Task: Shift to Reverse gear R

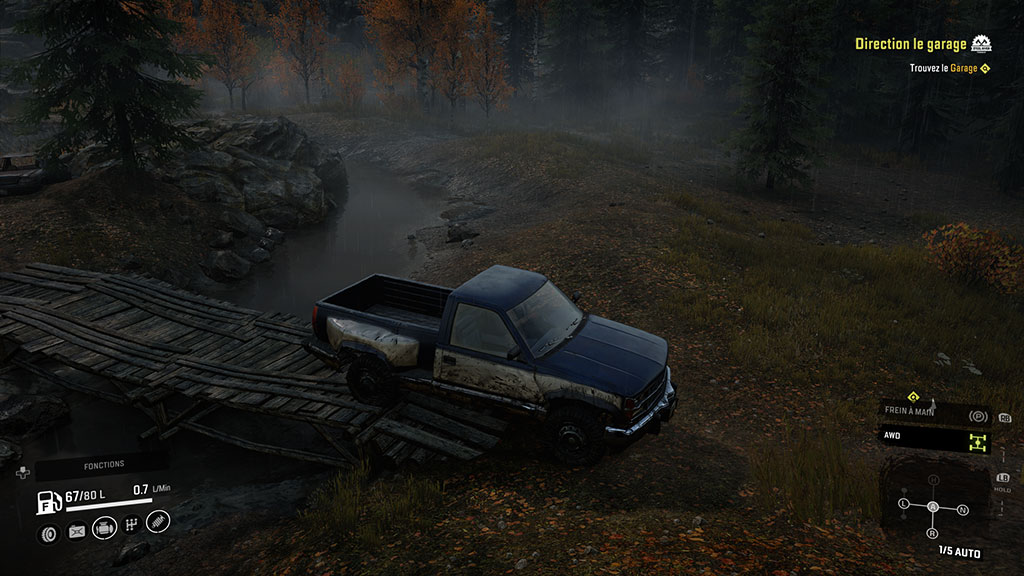Action: coord(934,534)
